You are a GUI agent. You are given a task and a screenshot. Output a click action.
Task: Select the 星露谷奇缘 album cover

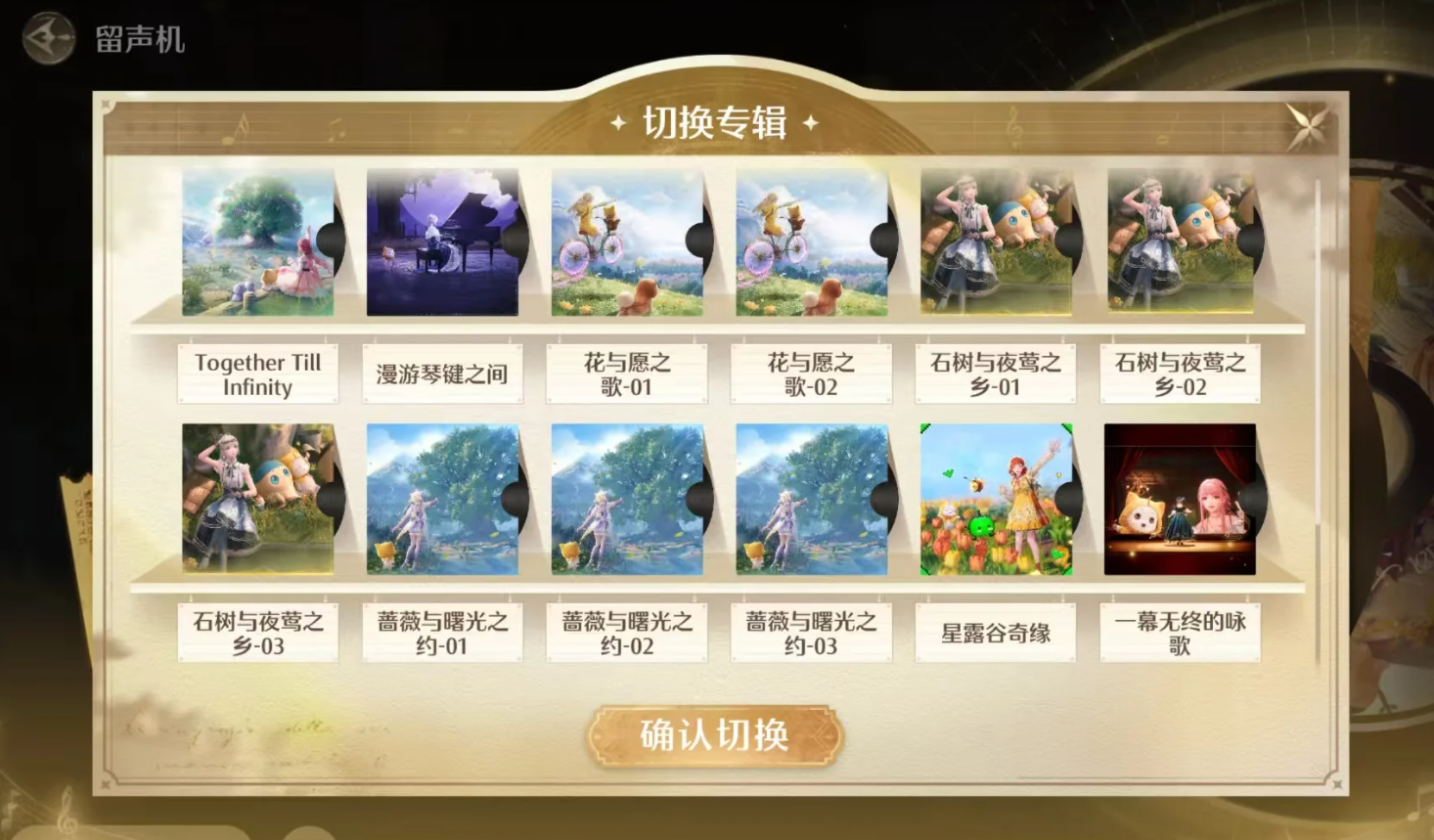click(995, 501)
